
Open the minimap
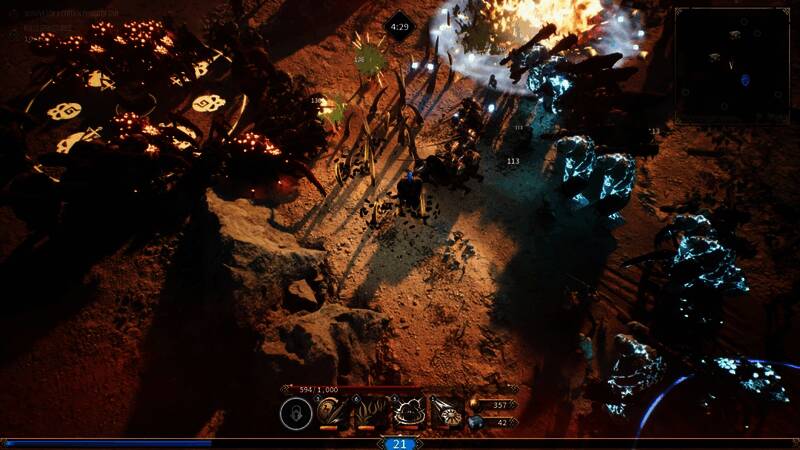[x=732, y=65]
